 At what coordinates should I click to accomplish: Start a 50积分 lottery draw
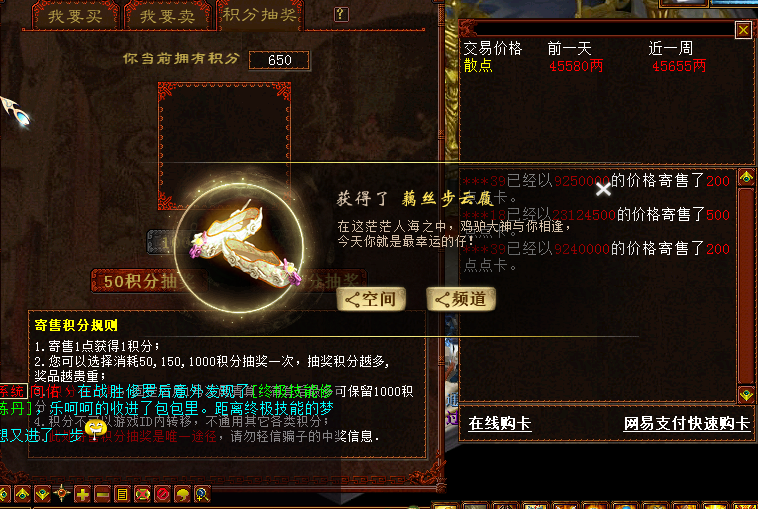[140, 282]
